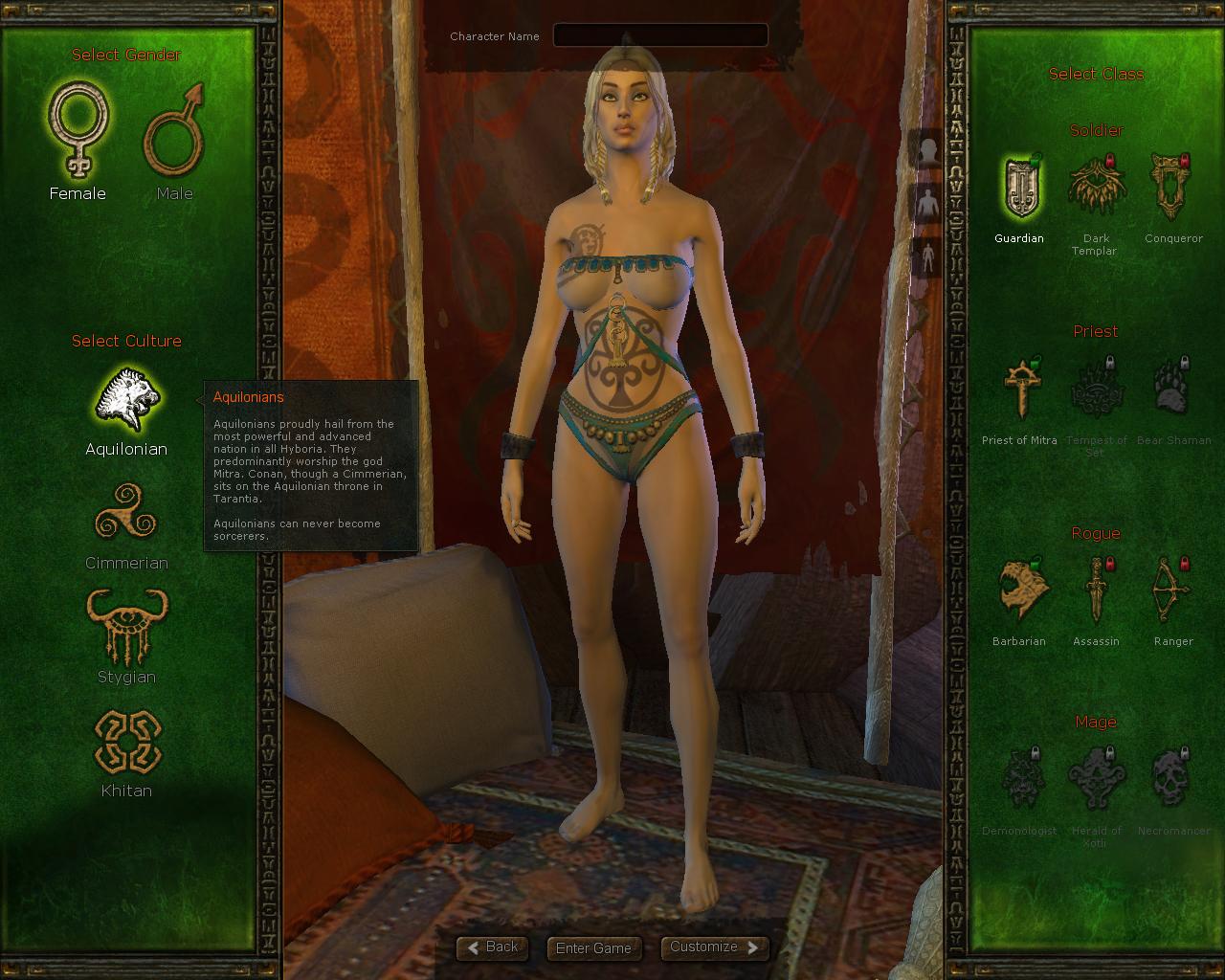Switch culture to Khitan
Screen dimensions: 1225x980
(x=126, y=742)
